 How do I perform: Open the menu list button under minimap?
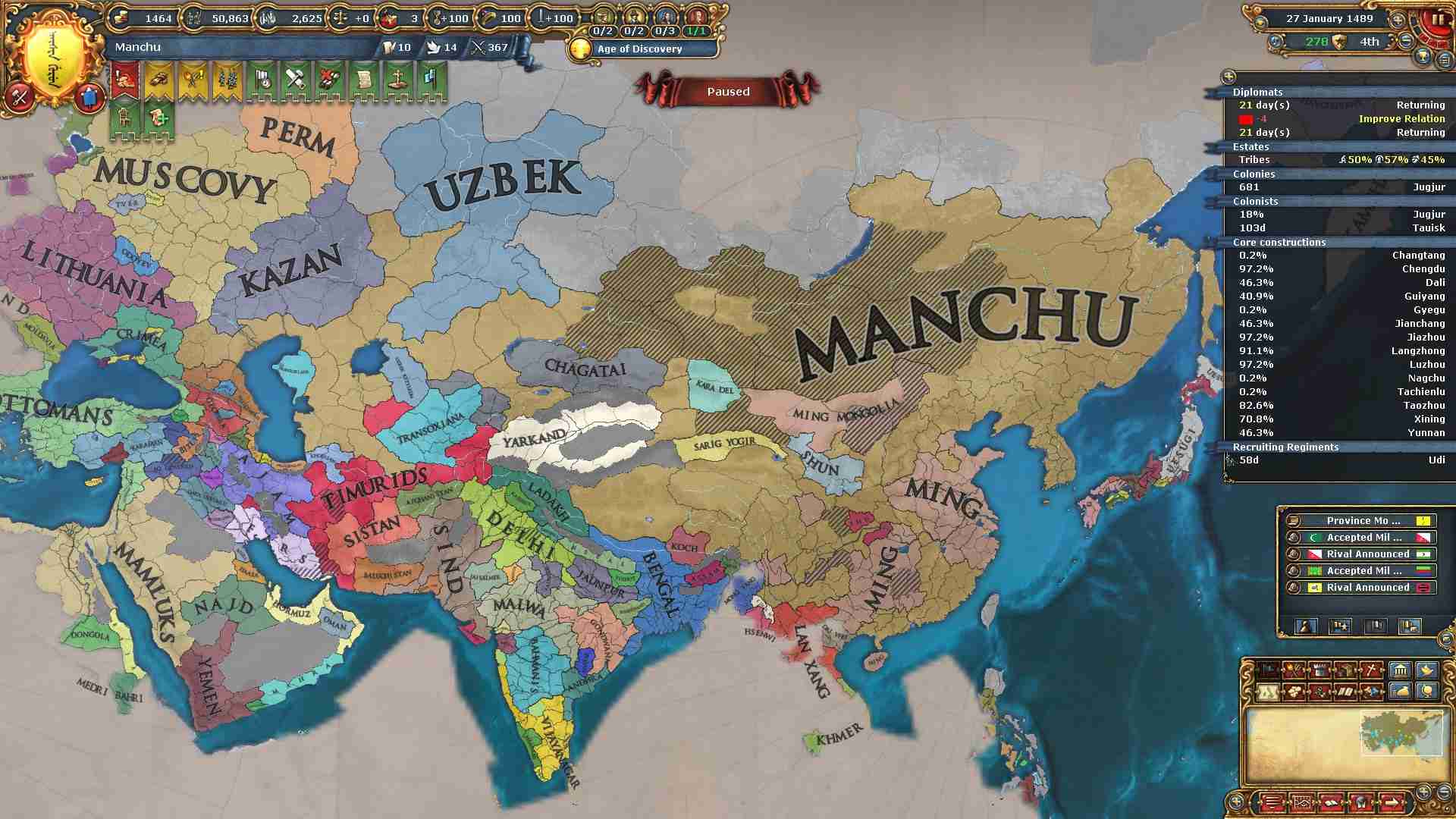(x=1272, y=802)
